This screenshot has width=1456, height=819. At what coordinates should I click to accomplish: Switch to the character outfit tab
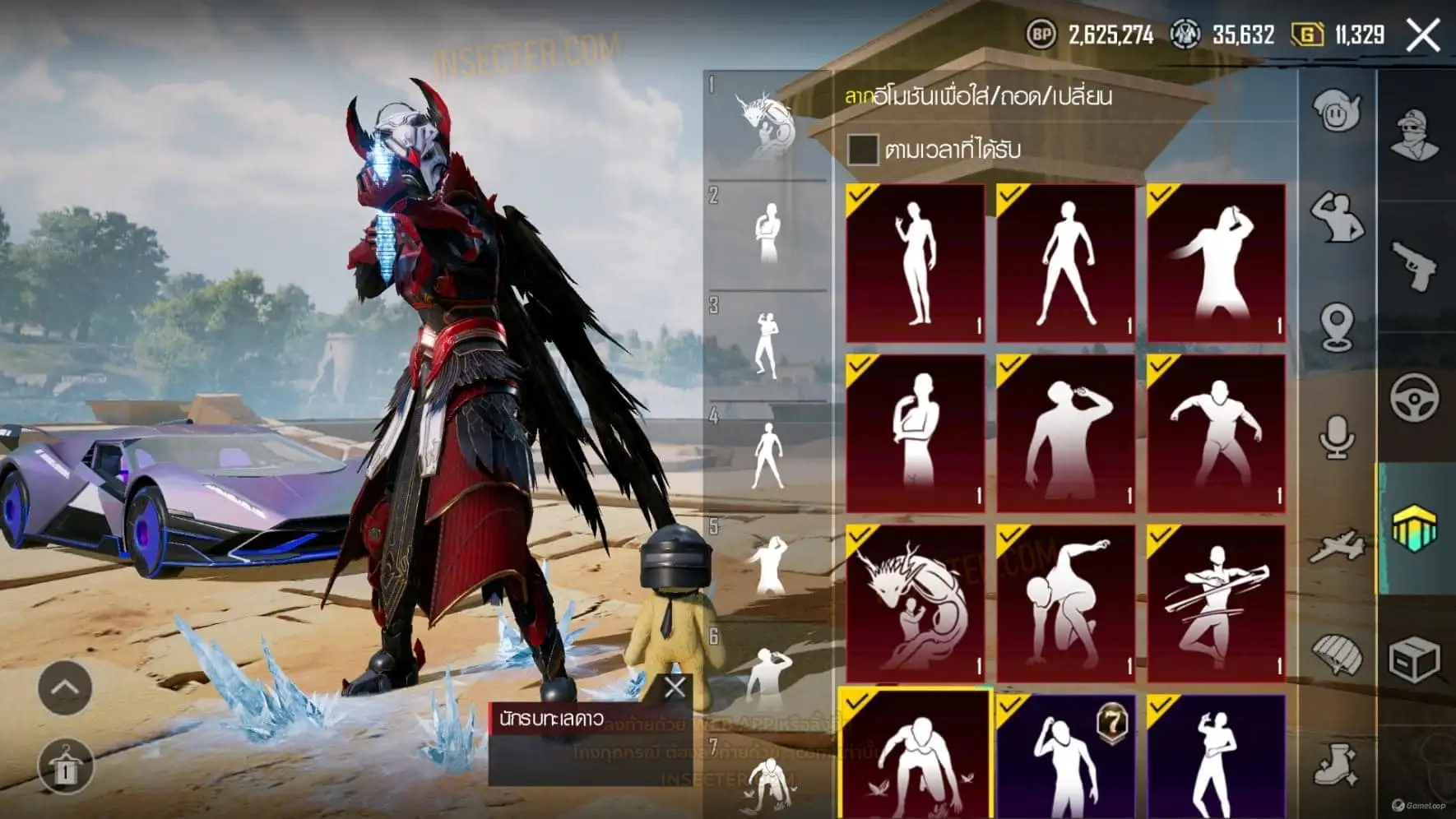1415,134
